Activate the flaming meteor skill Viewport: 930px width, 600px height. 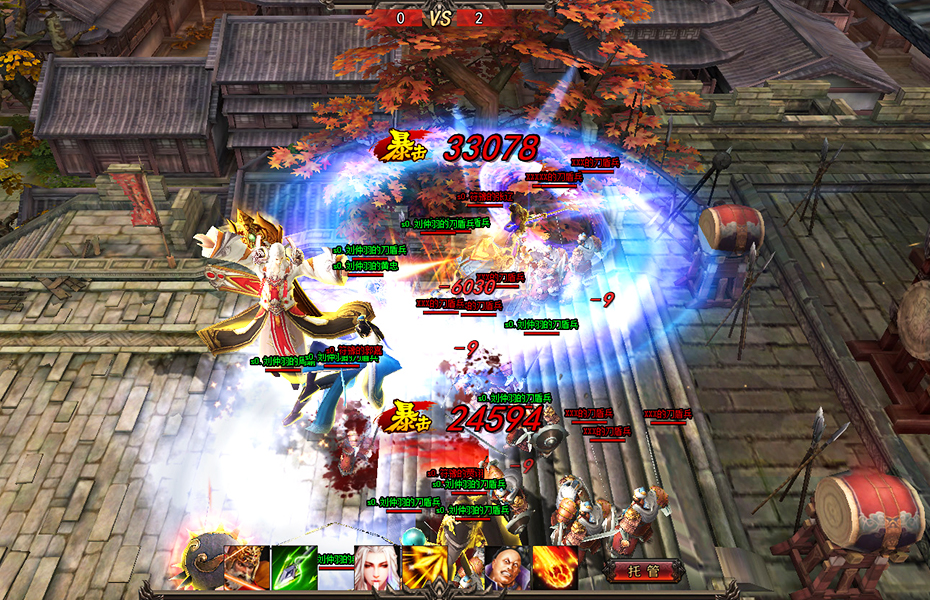coord(555,567)
